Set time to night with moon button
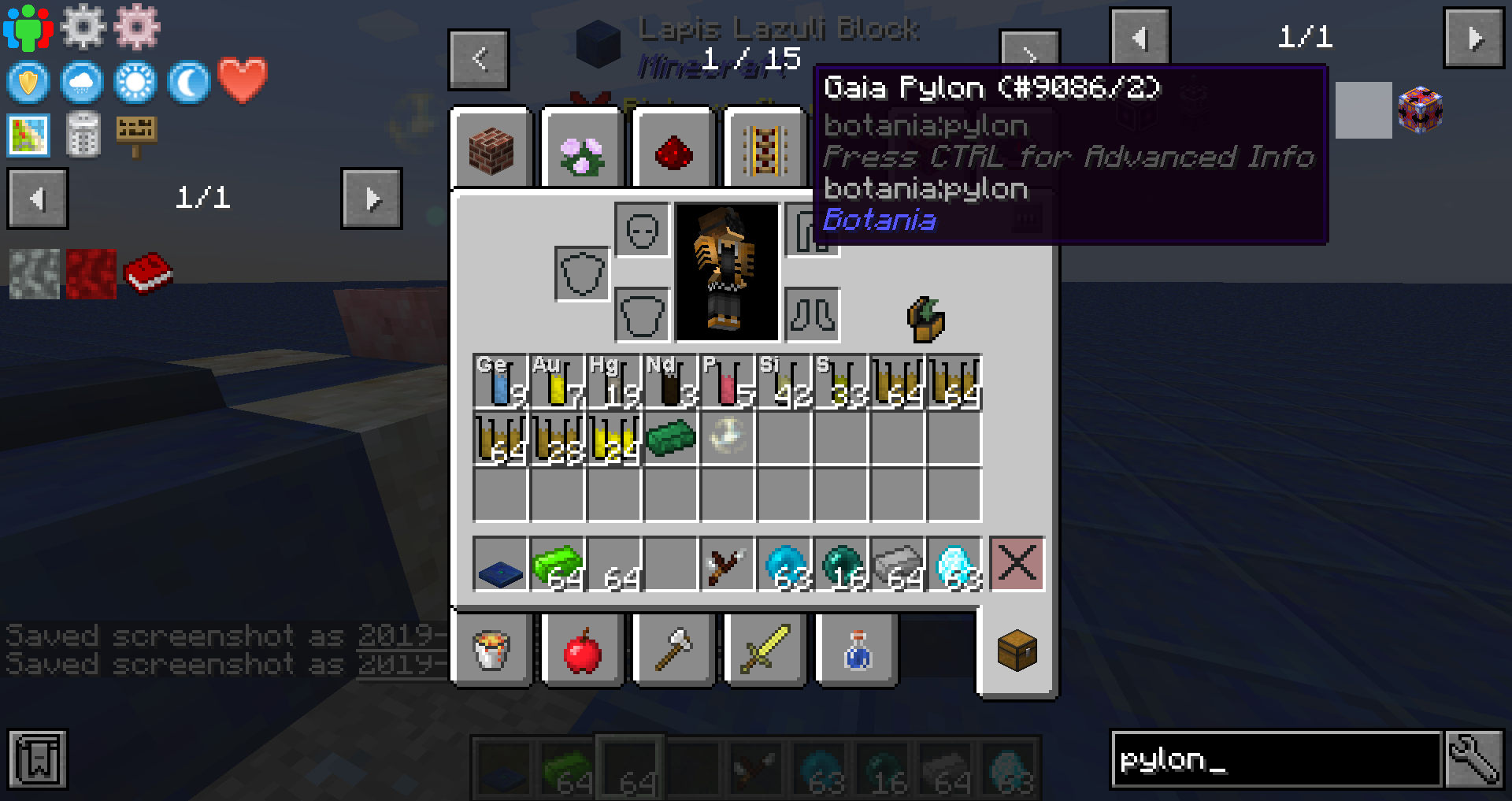Viewport: 1512px width, 801px height. point(187,82)
